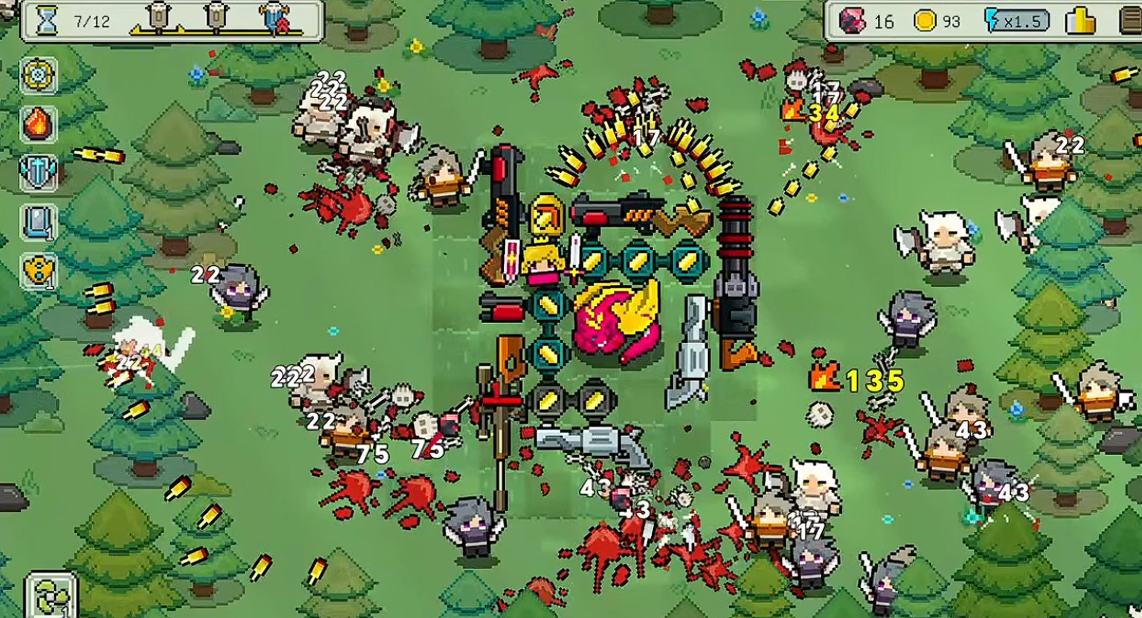
Task: Click the flame skill icon
Action: click(39, 124)
